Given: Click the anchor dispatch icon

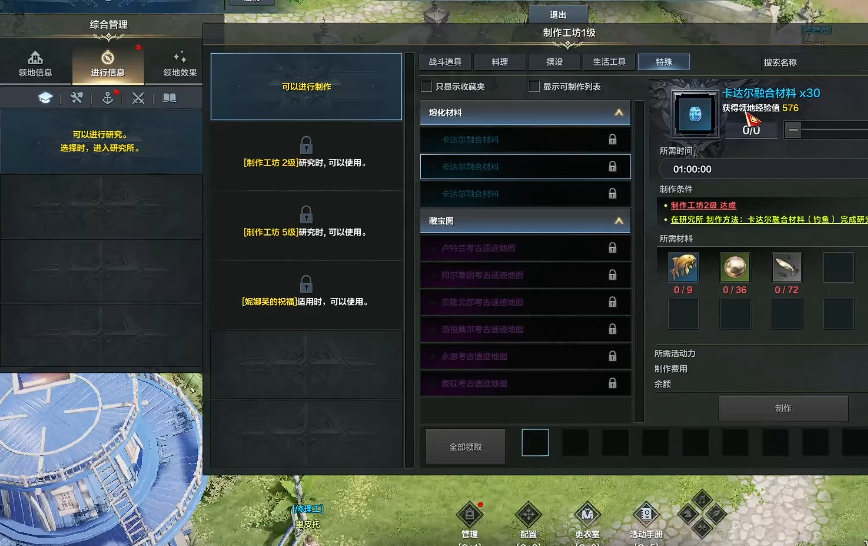Looking at the screenshot, I should click(107, 98).
